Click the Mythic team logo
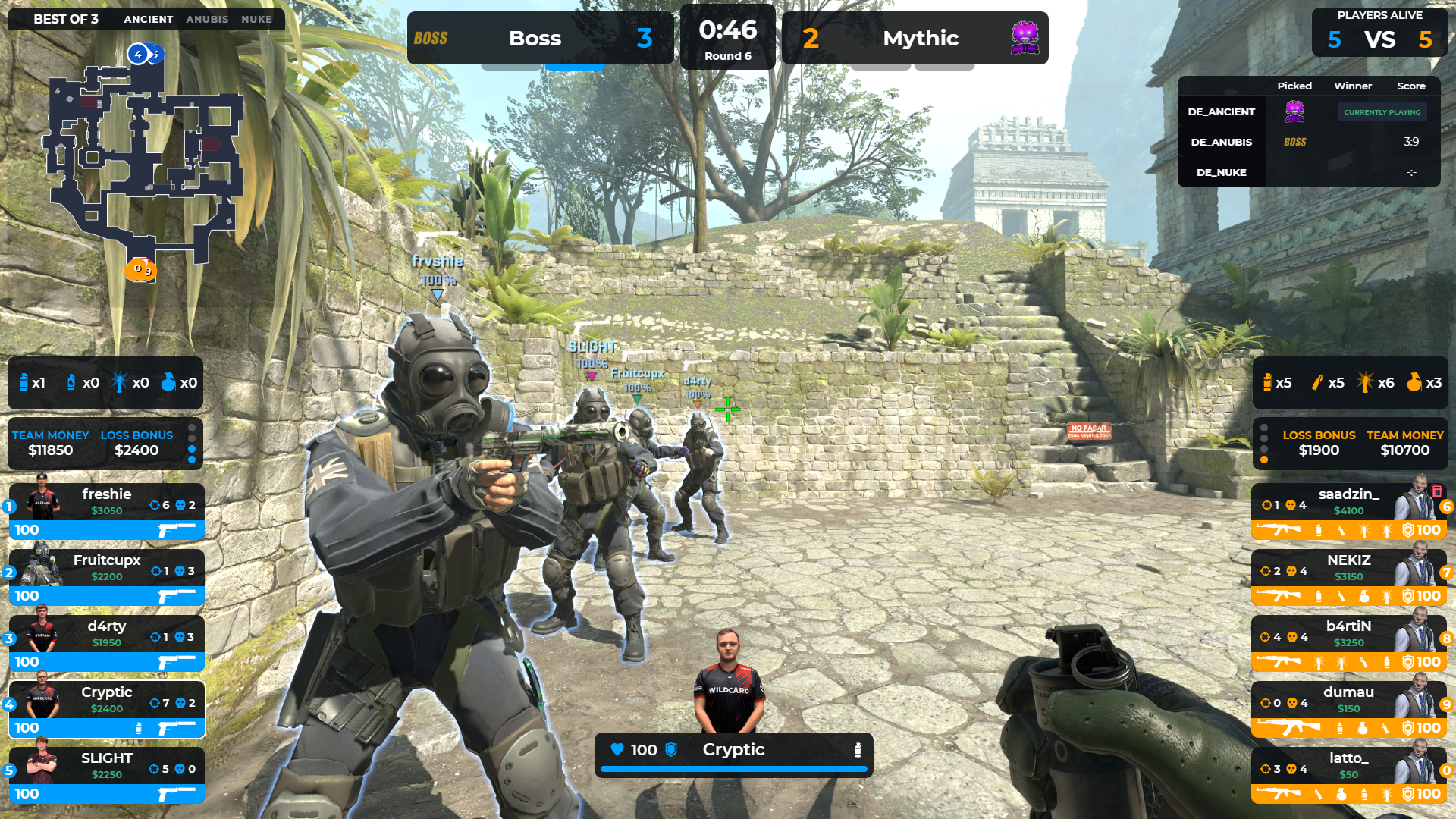Screen dimensions: 1456x819 (1025, 38)
